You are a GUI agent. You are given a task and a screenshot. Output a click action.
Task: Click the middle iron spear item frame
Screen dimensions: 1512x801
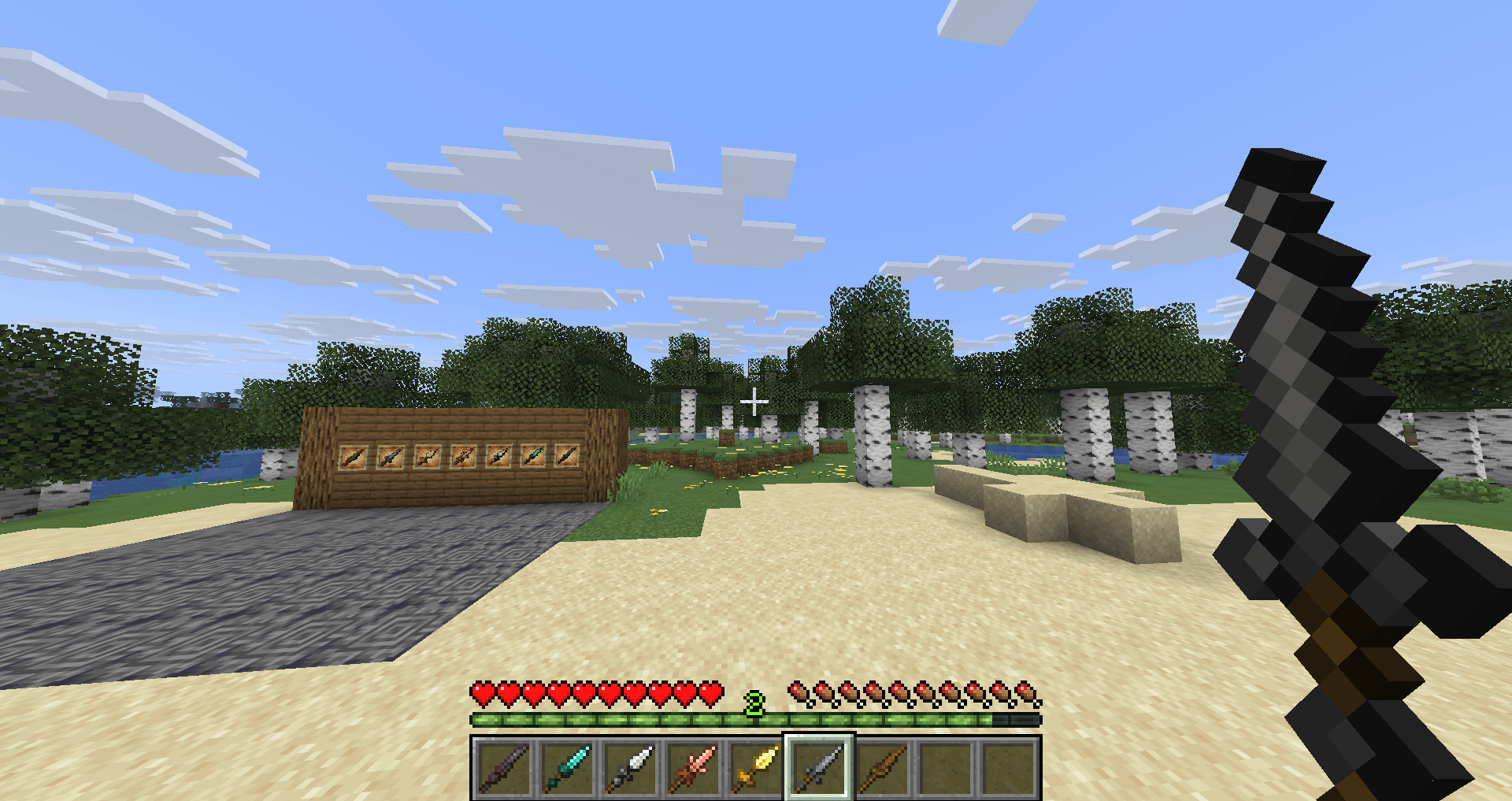[498, 457]
